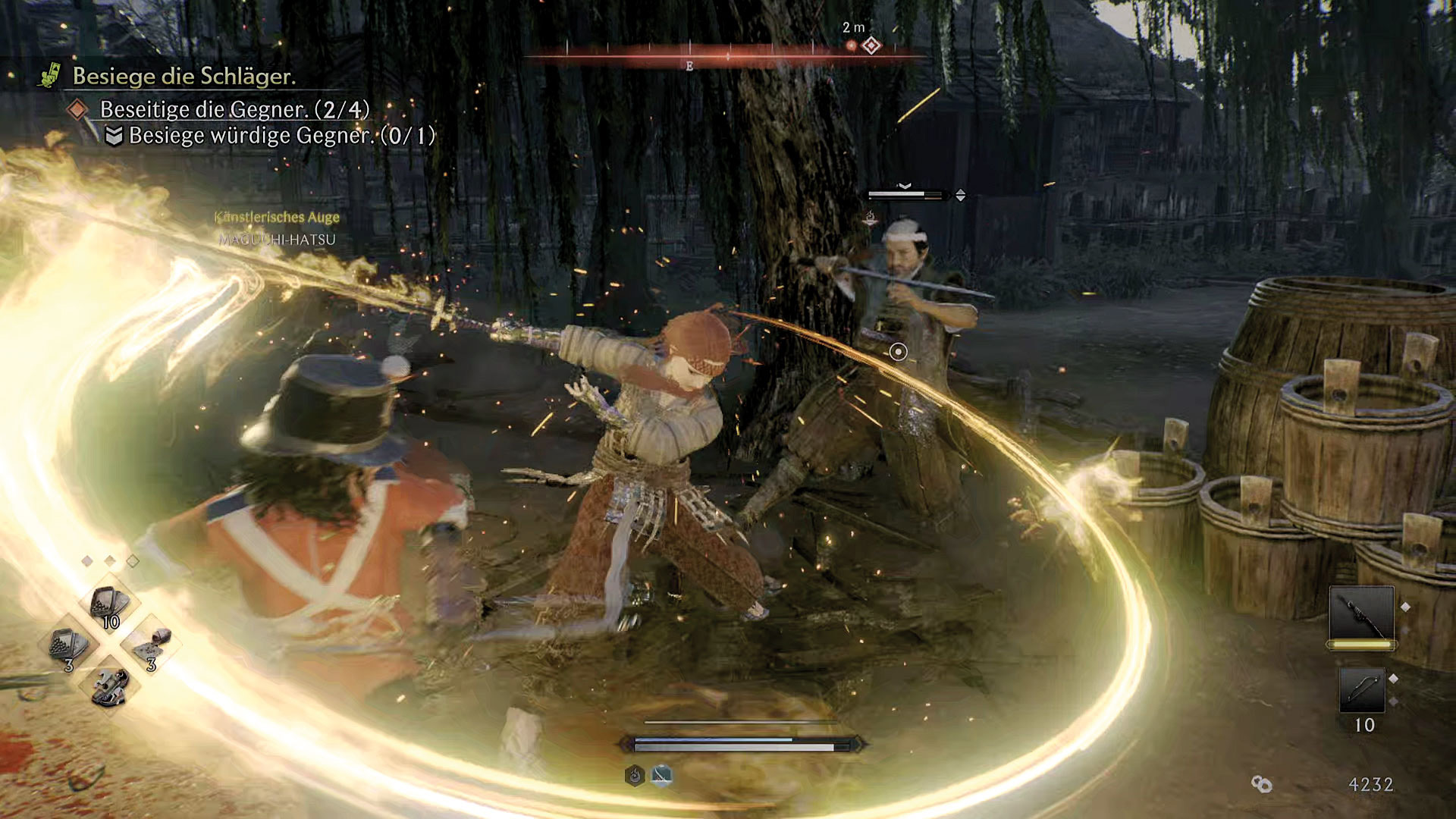Select the bottom quick-item slot
This screenshot has height=819, width=1456.
pyautogui.click(x=111, y=687)
